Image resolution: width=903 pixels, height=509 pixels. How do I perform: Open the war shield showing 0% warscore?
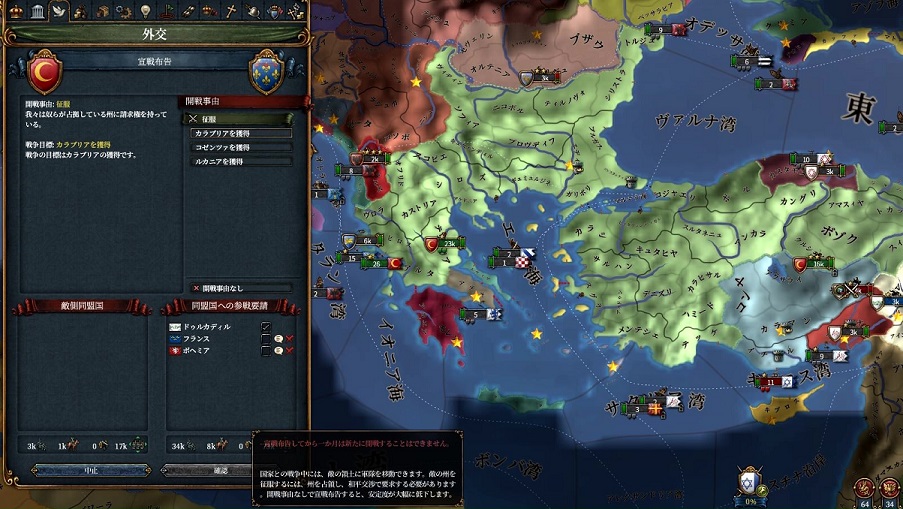(749, 481)
